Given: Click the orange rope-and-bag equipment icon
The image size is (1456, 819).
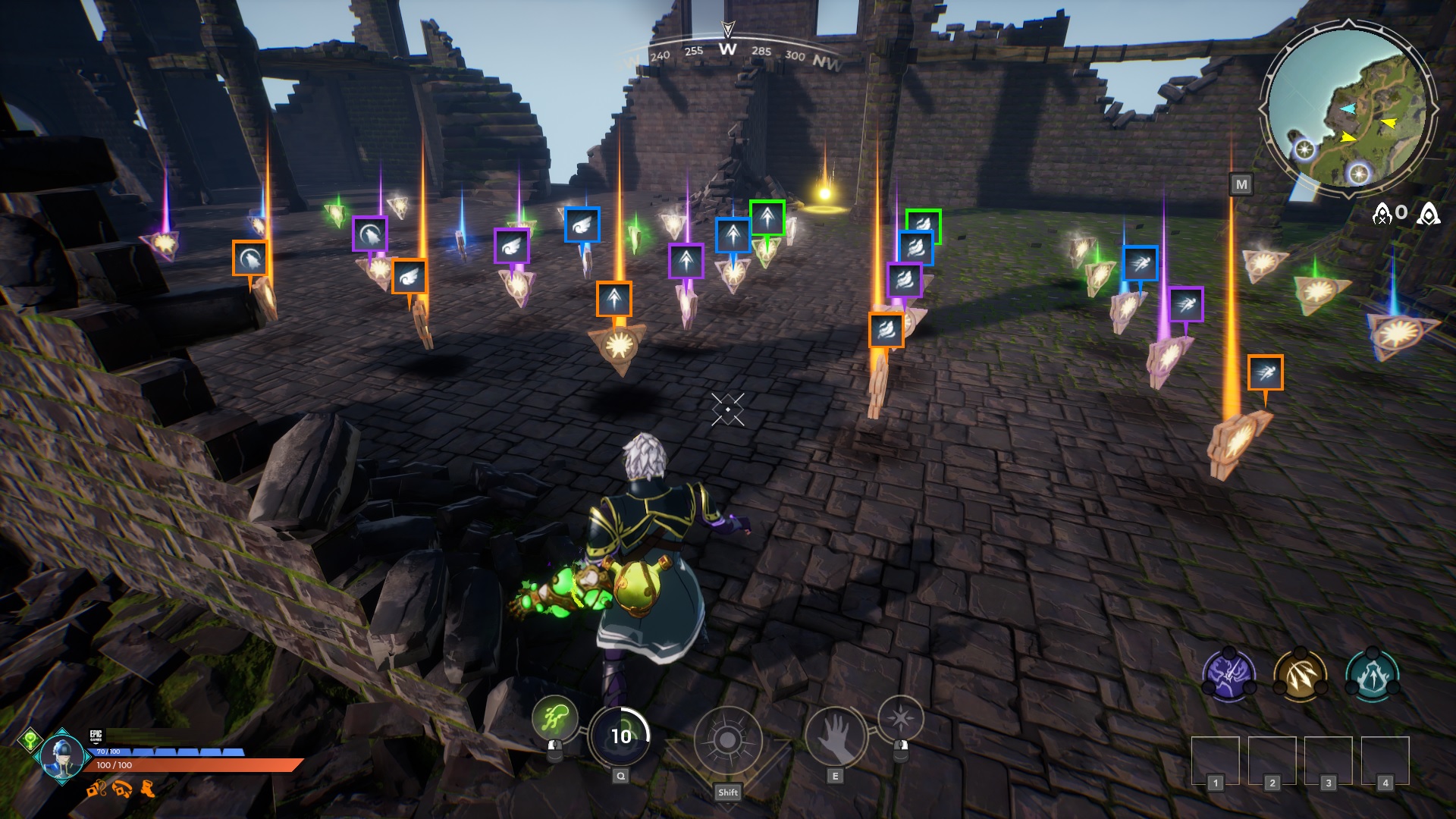Looking at the screenshot, I should click(96, 789).
